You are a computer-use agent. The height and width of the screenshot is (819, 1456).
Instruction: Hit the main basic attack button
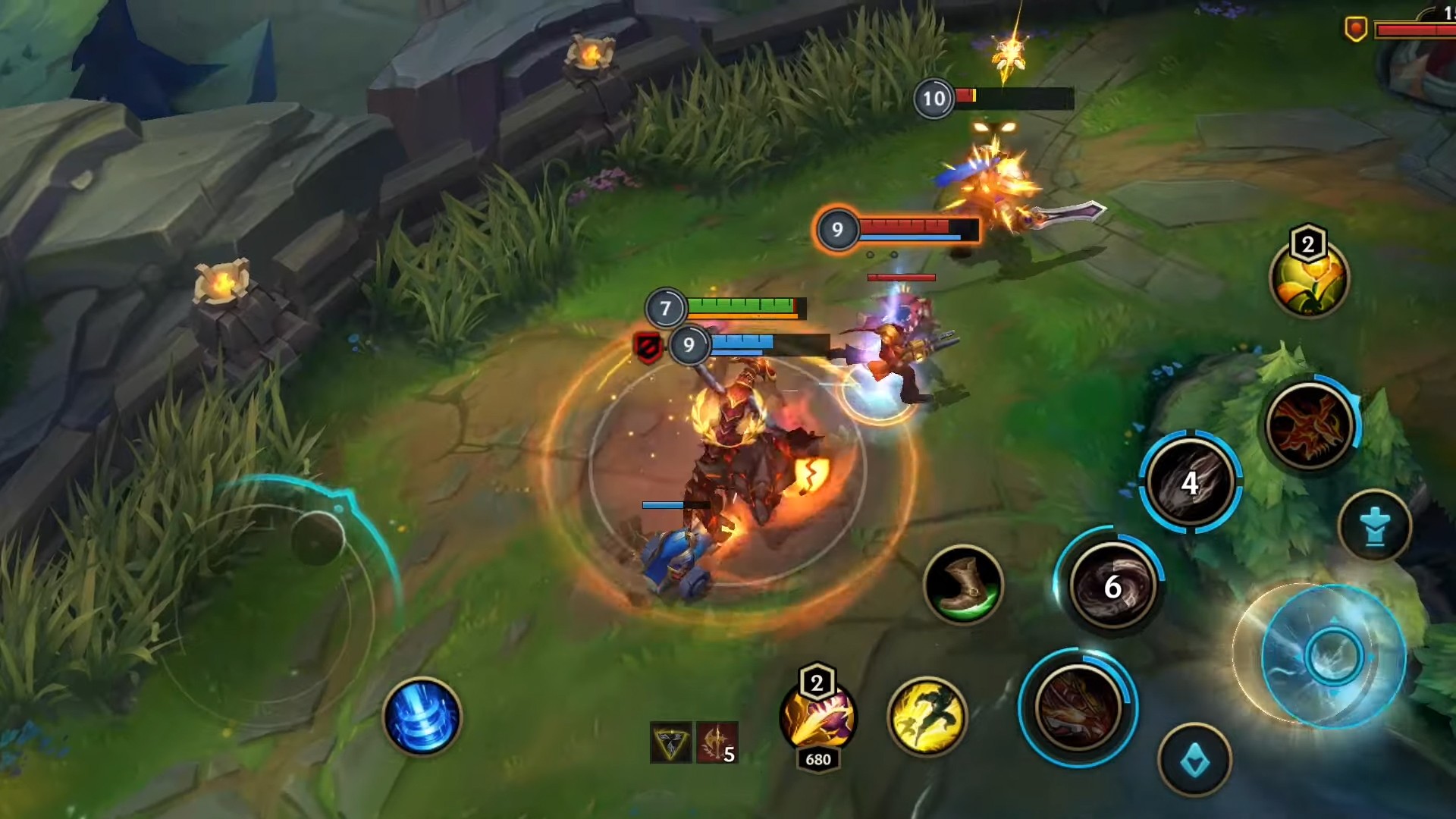click(1332, 657)
